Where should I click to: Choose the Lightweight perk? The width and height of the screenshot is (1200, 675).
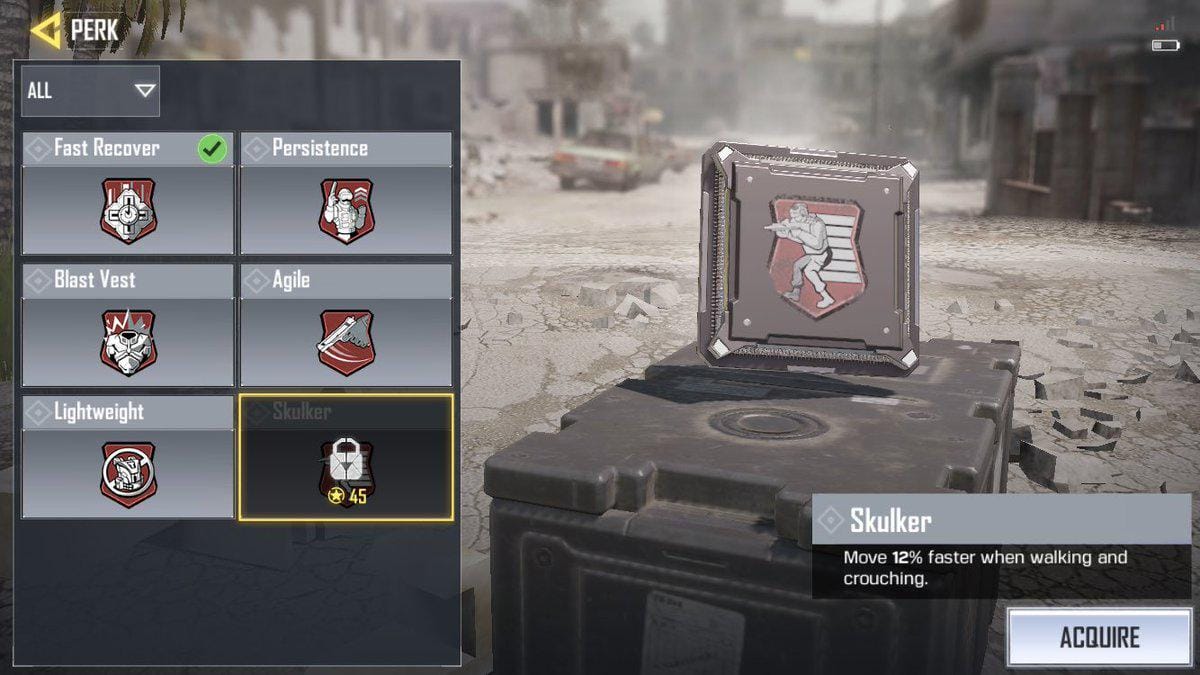pyautogui.click(x=128, y=458)
